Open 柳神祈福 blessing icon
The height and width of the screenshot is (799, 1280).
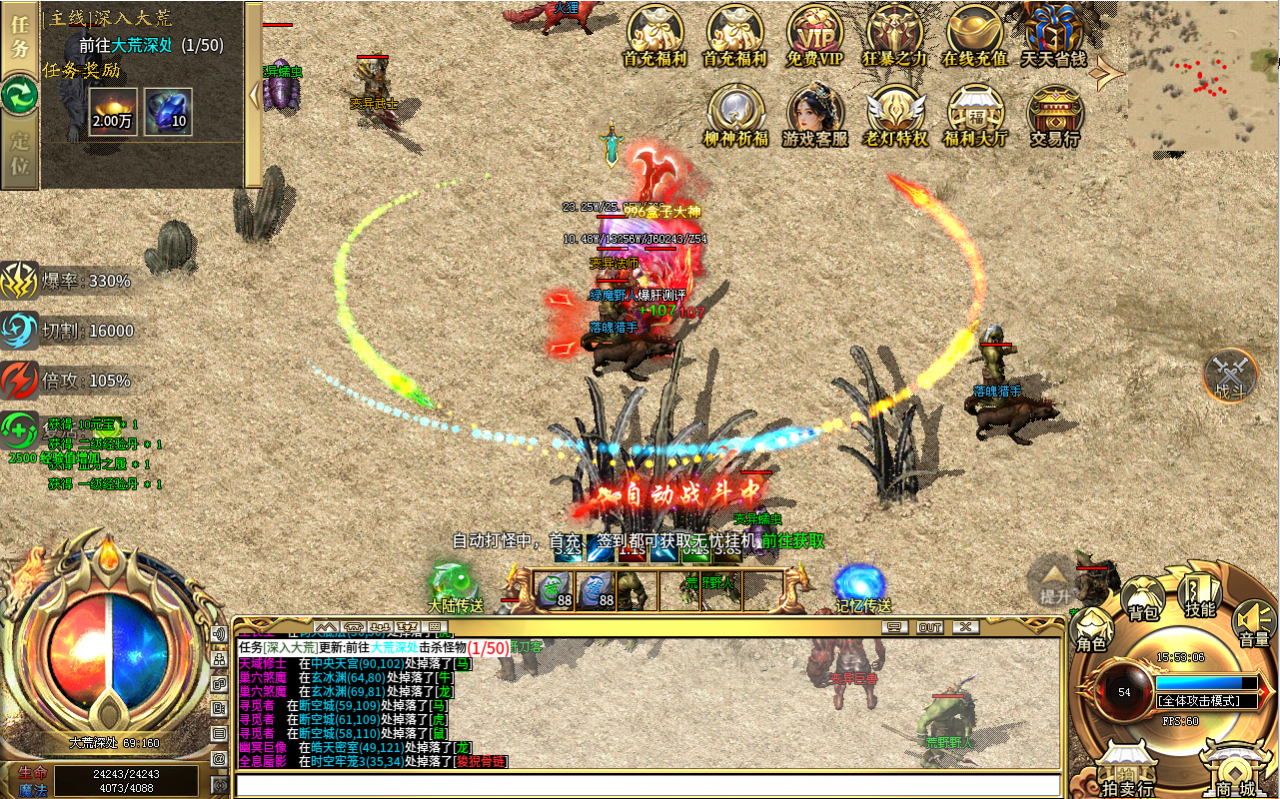[x=735, y=112]
